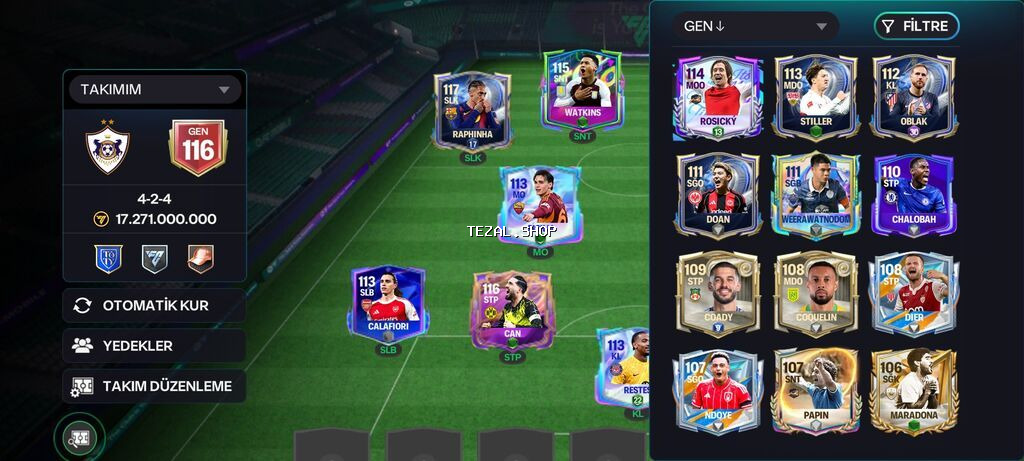Screen dimensions: 1024x461
Task: Select the Doan 111 player card
Action: pos(720,195)
